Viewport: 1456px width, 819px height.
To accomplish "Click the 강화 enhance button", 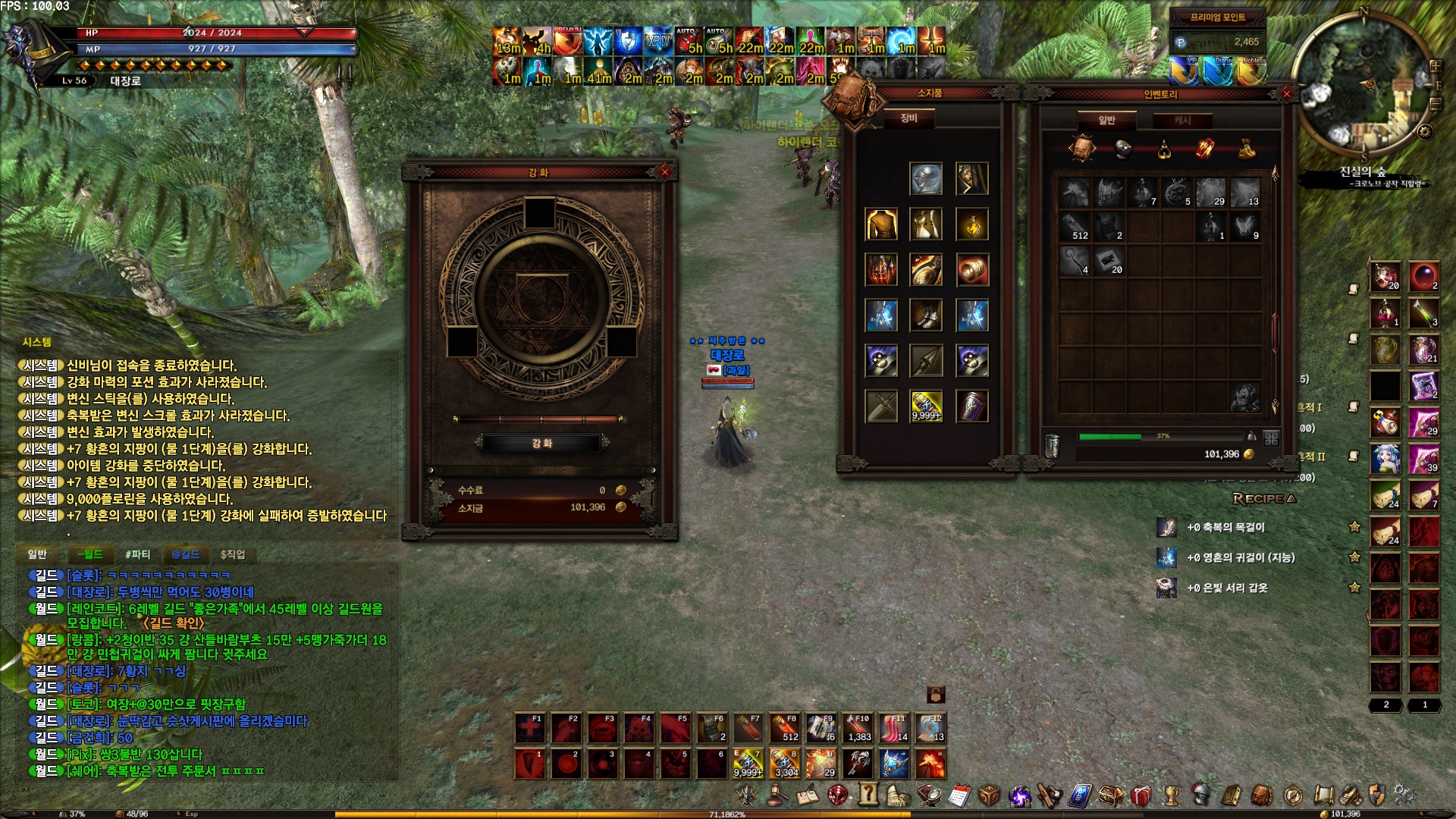I will coord(541,443).
